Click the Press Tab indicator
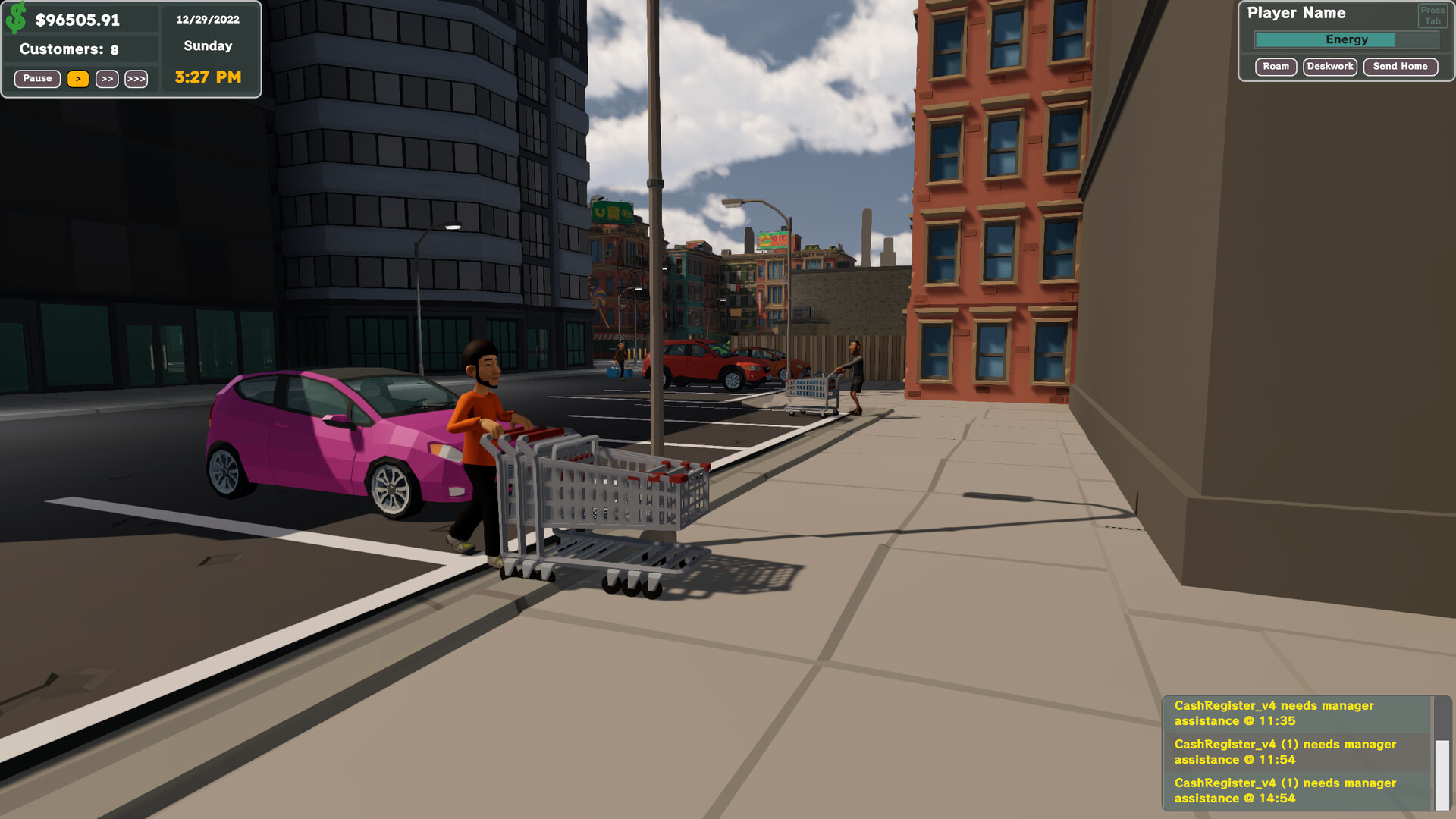Viewport: 1456px width, 819px height. point(1432,14)
